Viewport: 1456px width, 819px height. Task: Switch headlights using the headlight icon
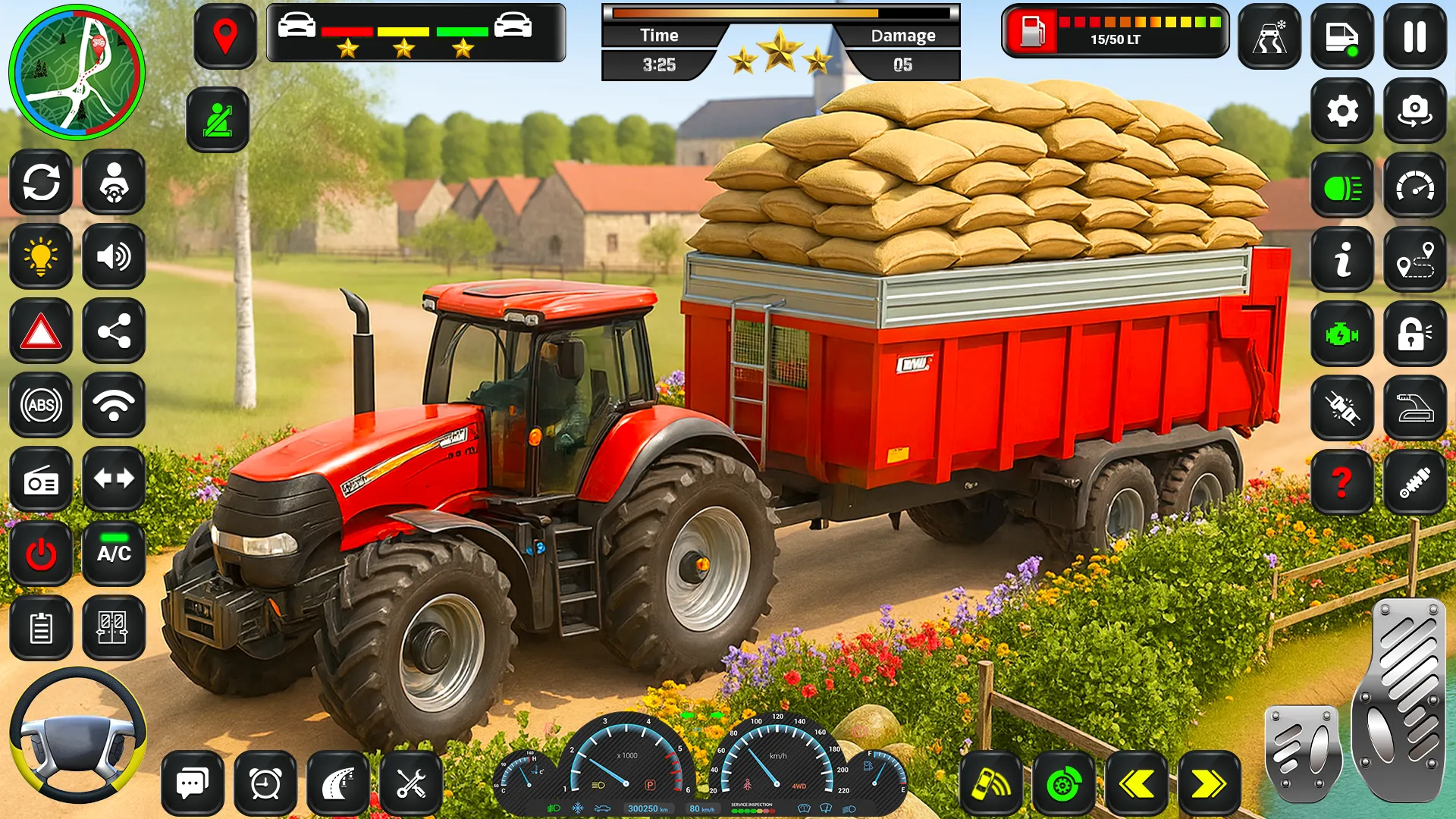coord(1342,186)
